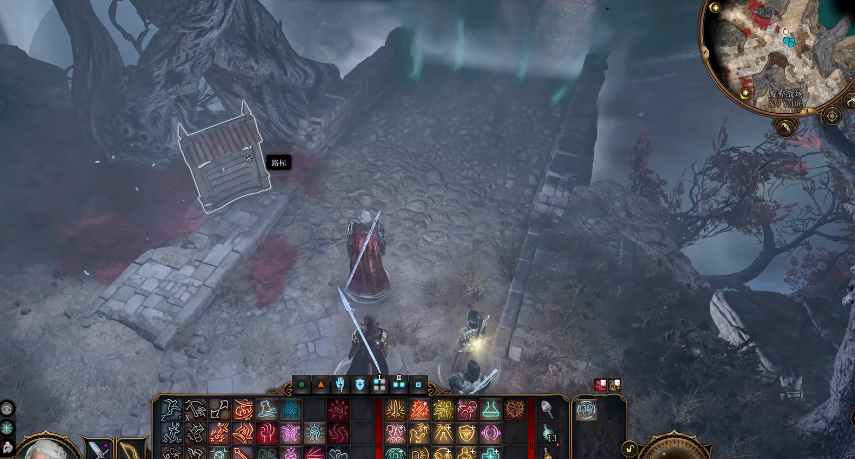Click the cyan snowflake status icon
Viewport: 855px width, 459px height.
[7, 427]
